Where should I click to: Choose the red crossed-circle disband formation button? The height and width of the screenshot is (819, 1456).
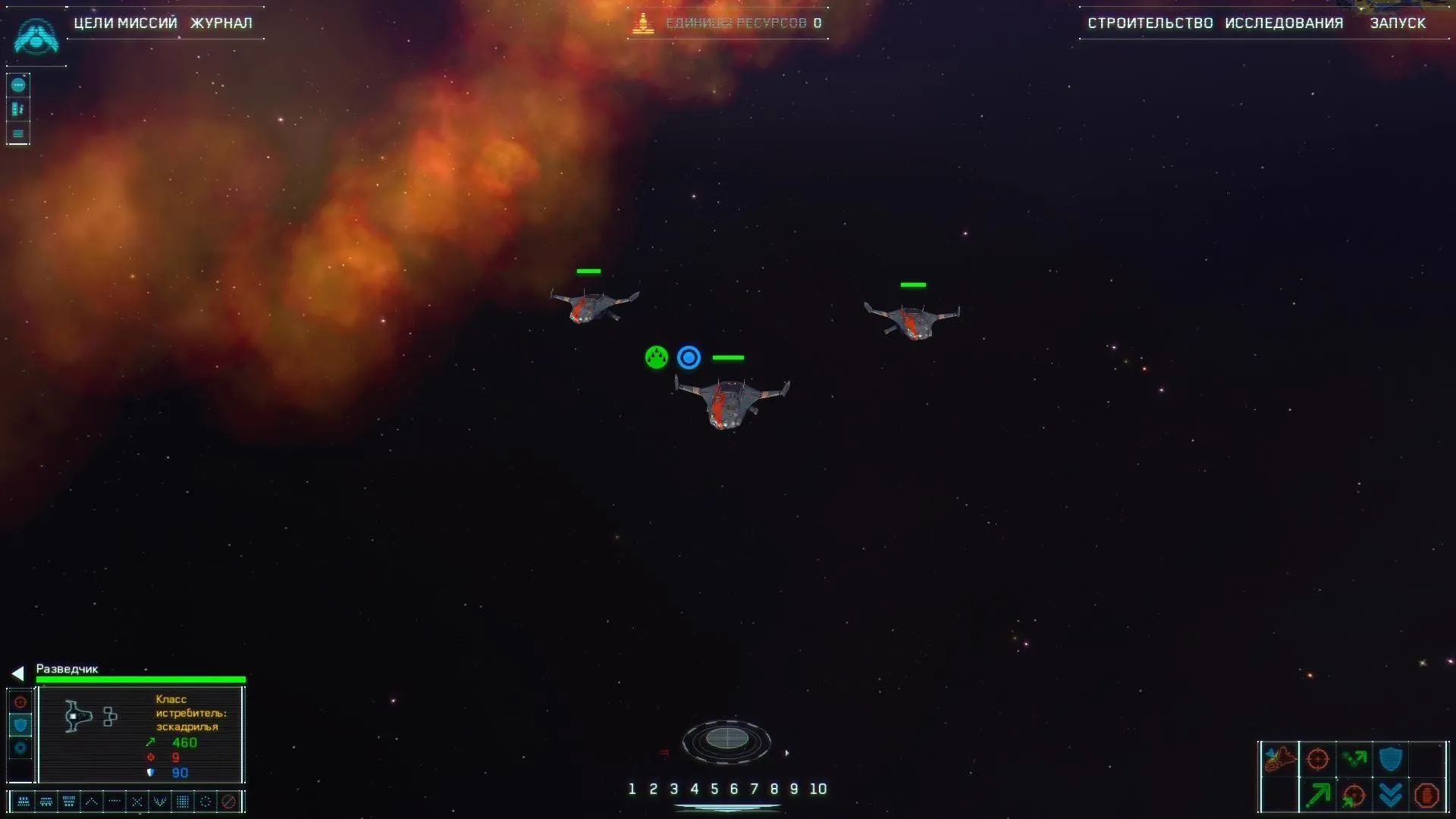(x=228, y=802)
